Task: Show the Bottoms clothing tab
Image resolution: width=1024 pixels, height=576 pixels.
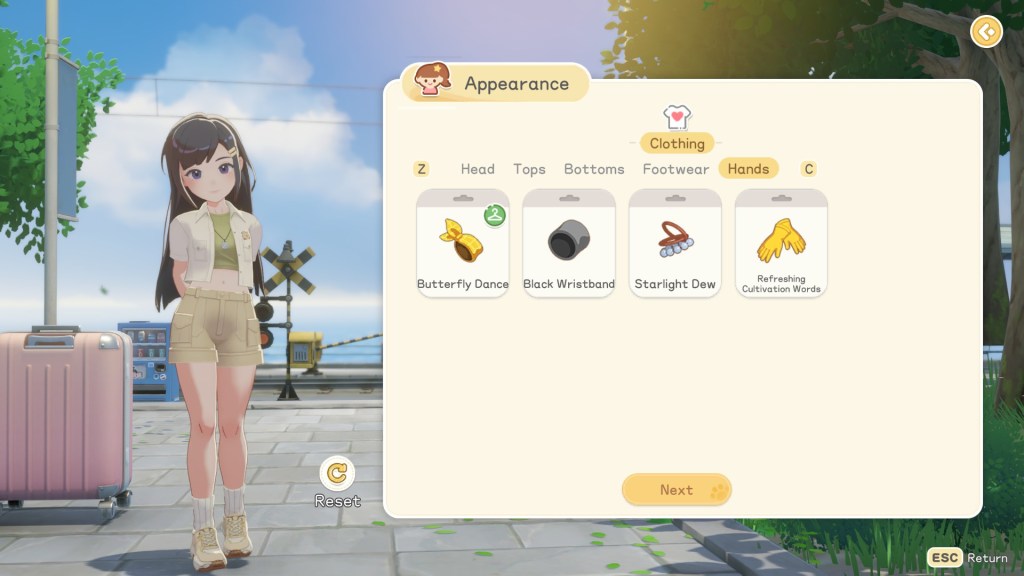Action: (x=594, y=169)
